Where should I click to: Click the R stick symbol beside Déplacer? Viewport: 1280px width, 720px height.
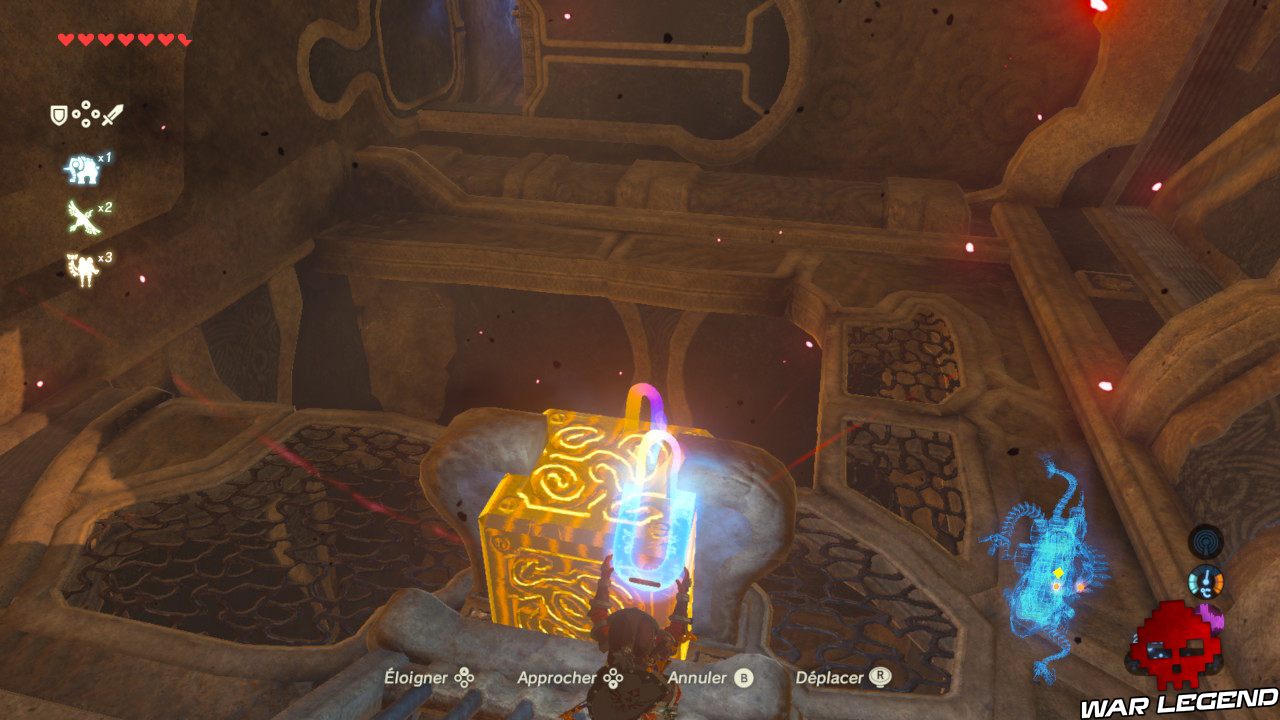881,676
